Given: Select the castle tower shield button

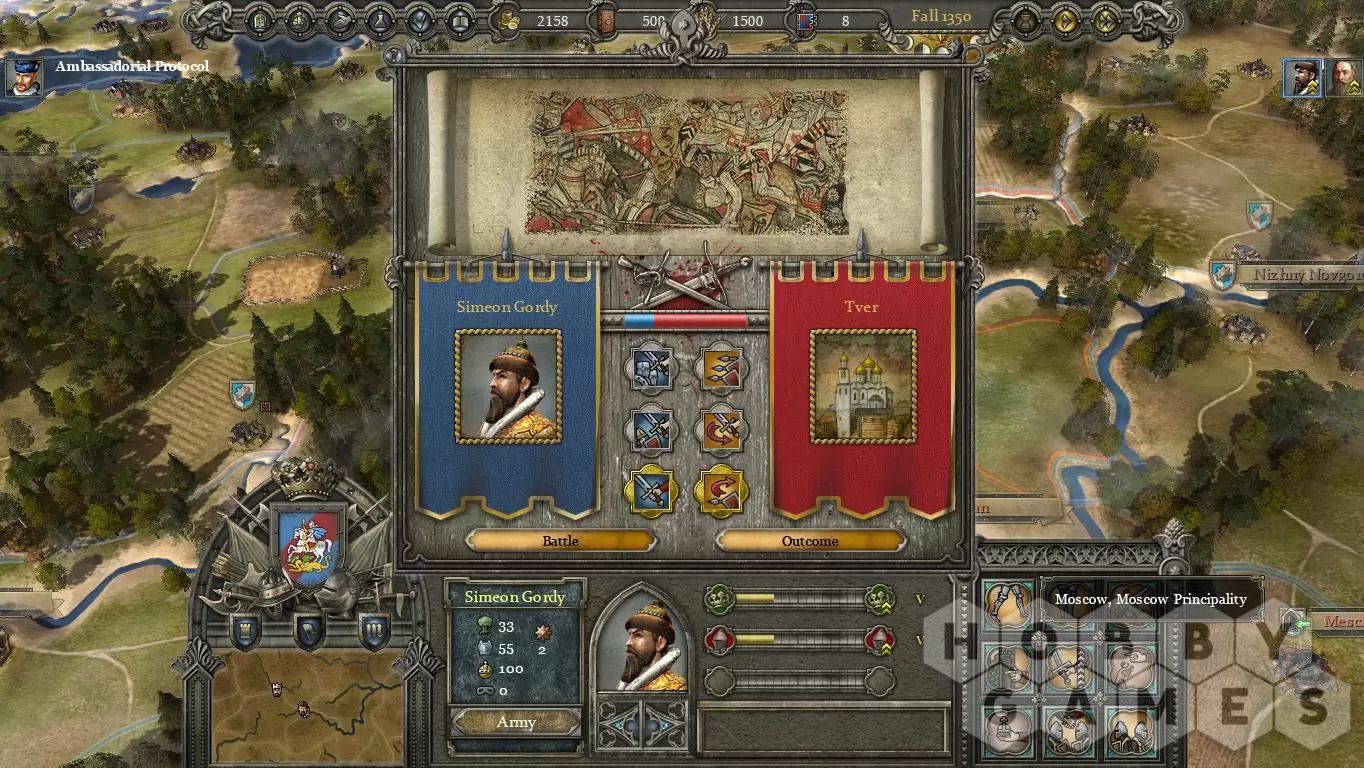Looking at the screenshot, I should pyautogui.click(x=245, y=630).
